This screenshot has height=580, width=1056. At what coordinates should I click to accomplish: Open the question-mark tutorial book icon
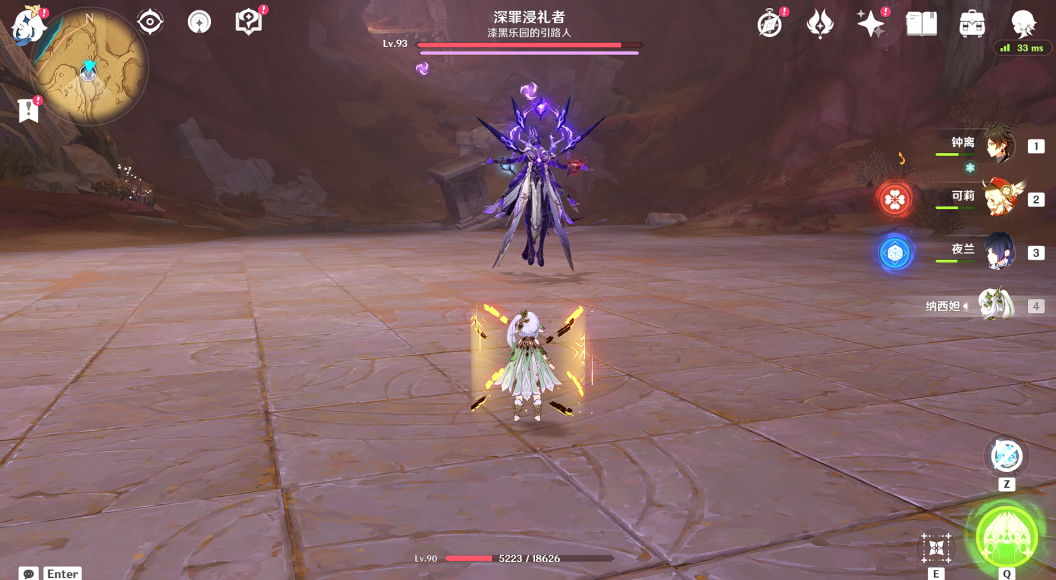click(248, 22)
